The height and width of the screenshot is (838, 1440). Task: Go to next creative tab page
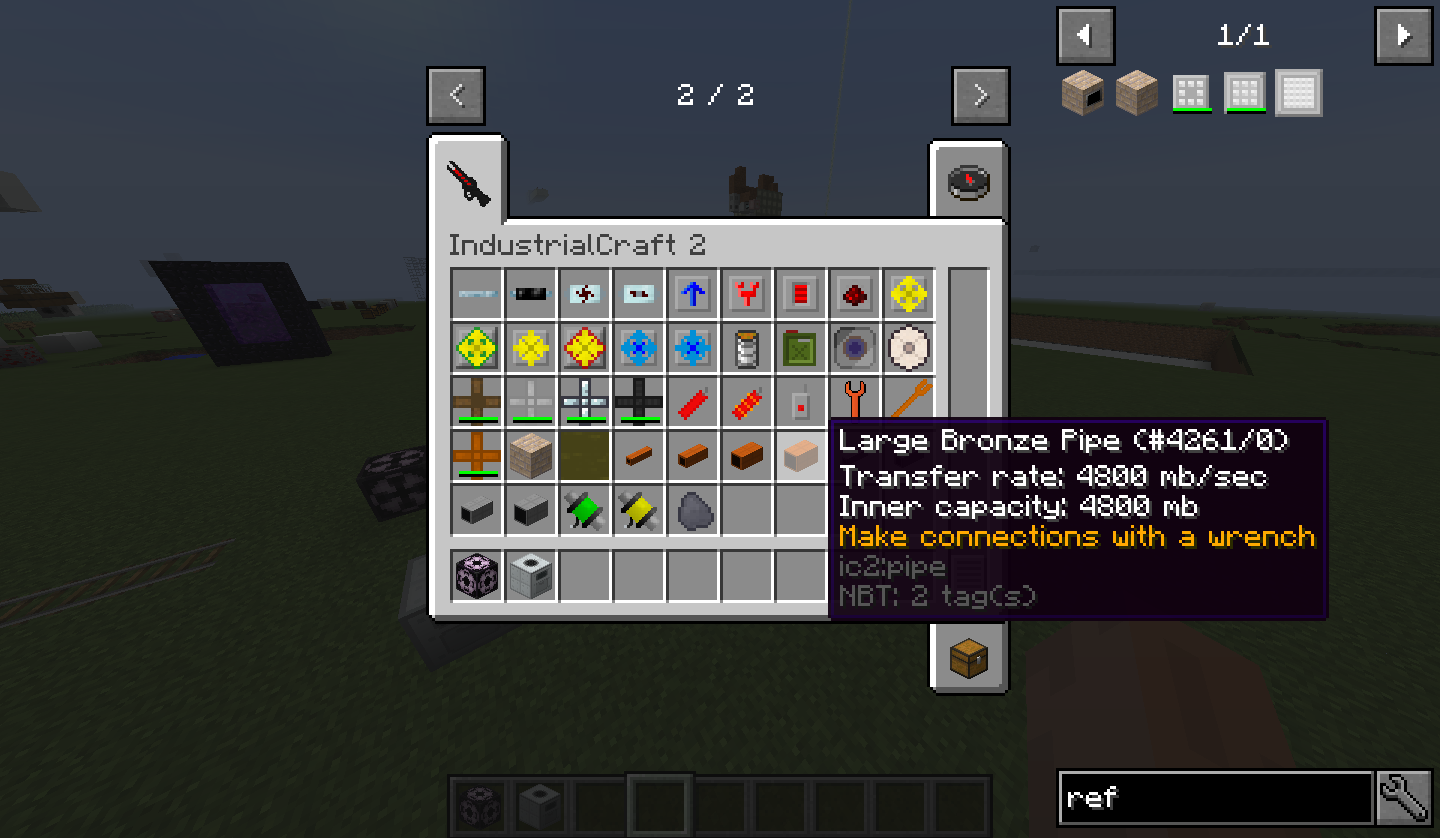pos(980,96)
